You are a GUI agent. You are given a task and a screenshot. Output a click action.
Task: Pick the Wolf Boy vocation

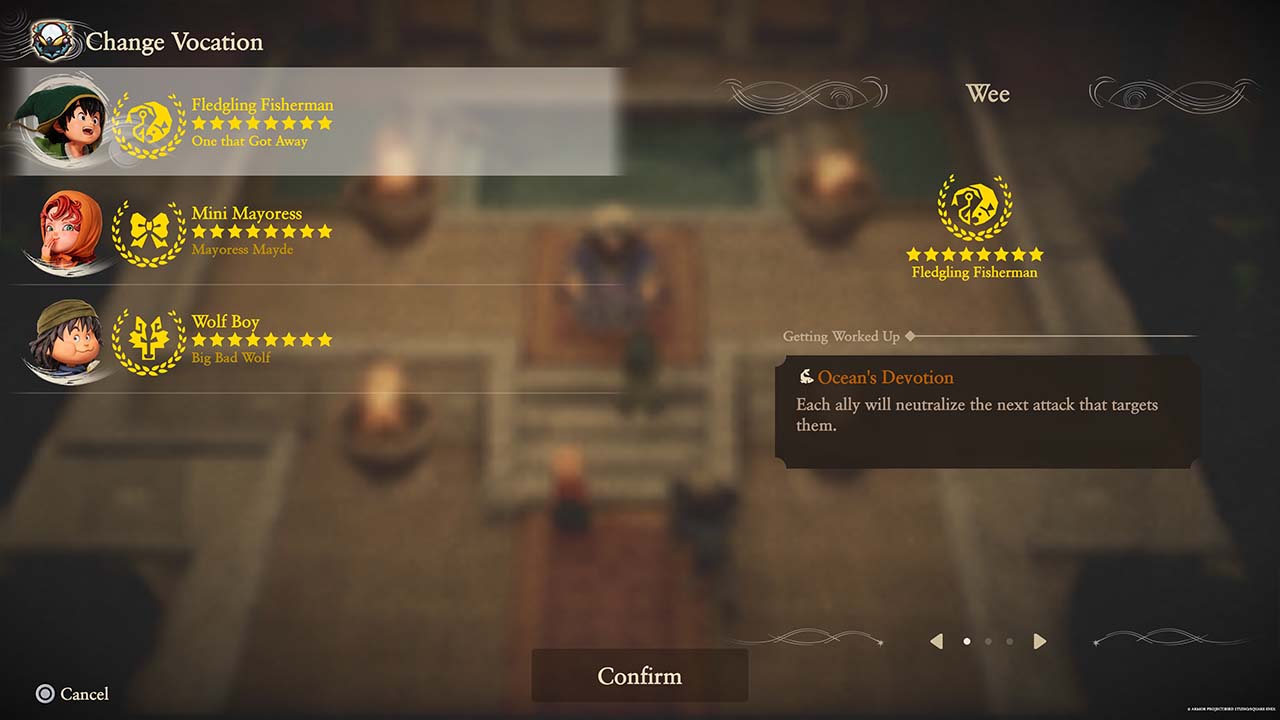(x=320, y=339)
